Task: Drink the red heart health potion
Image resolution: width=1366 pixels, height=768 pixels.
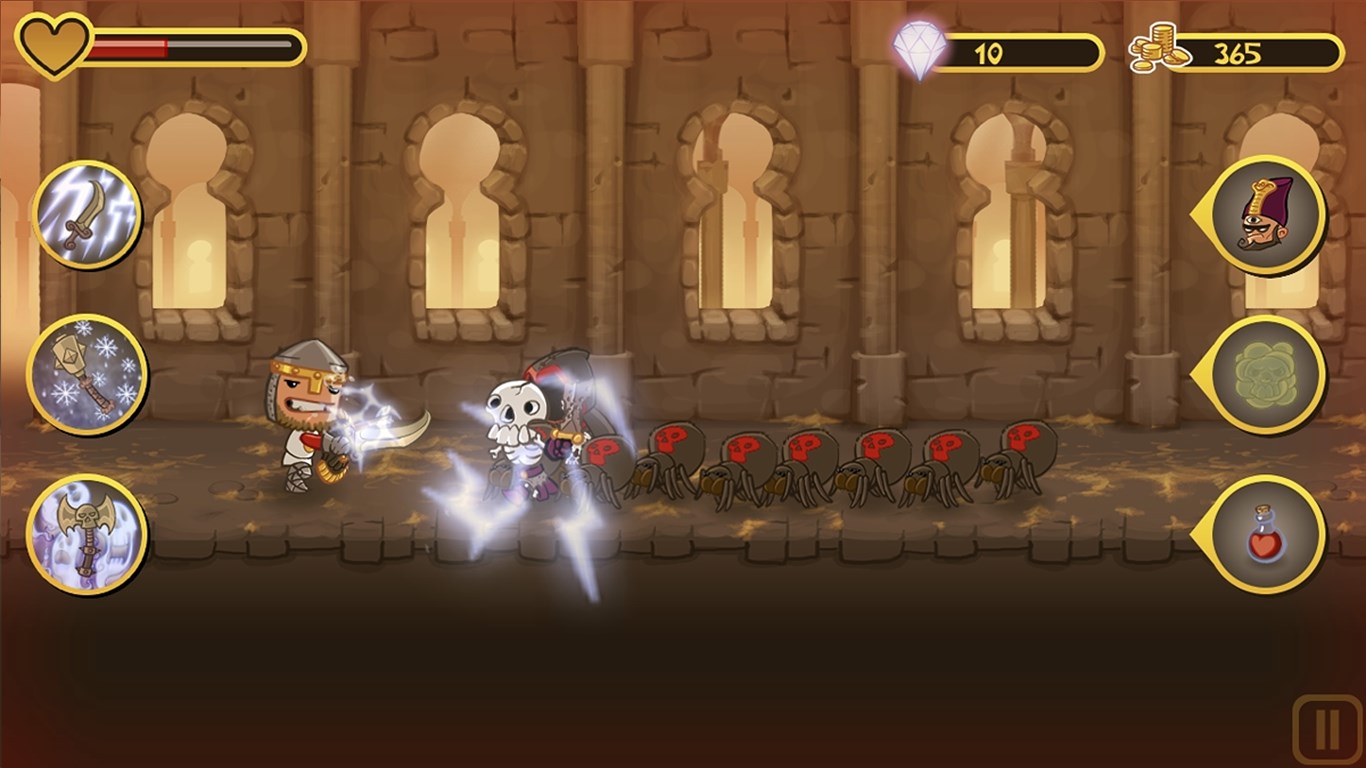Action: 1267,534
